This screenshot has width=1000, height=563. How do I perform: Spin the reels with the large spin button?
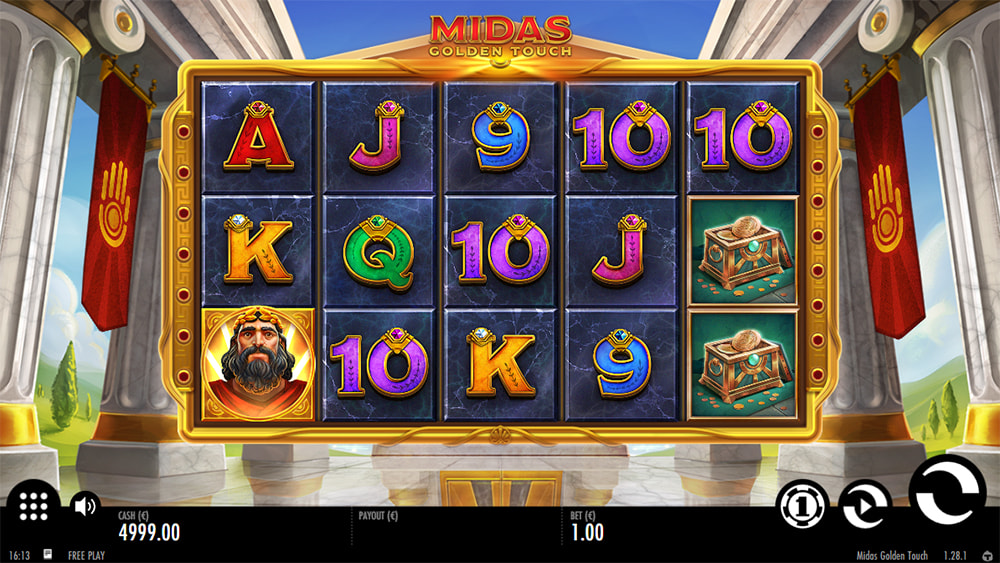[x=947, y=493]
